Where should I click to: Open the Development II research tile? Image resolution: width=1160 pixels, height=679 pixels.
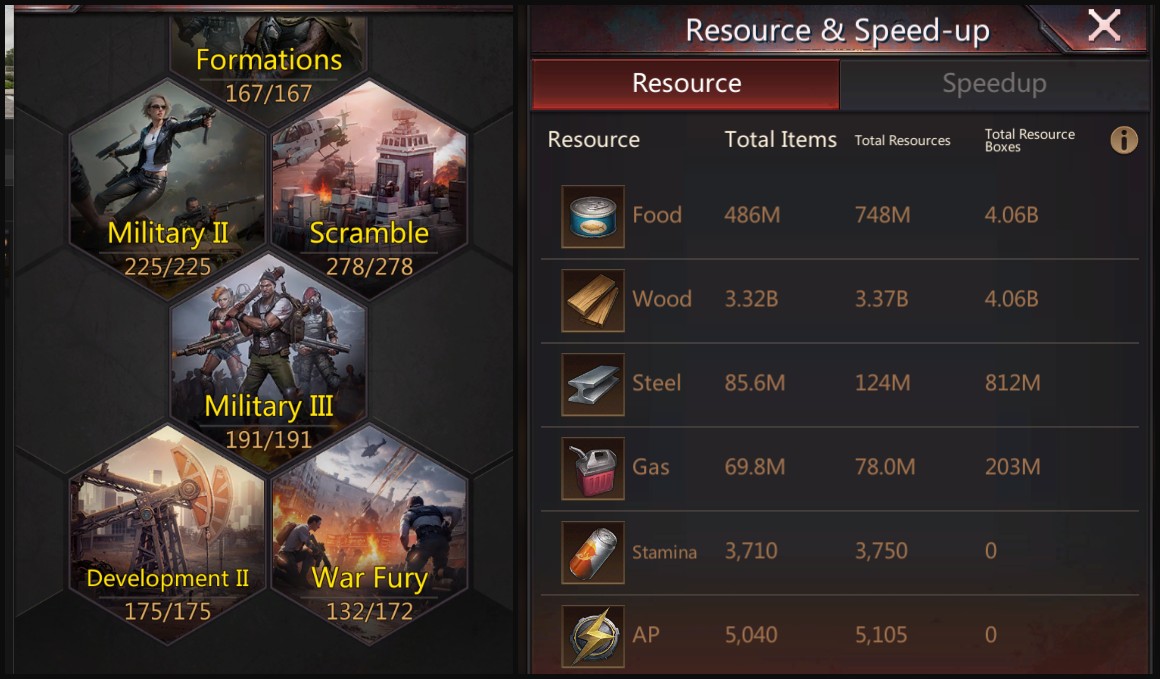(168, 530)
